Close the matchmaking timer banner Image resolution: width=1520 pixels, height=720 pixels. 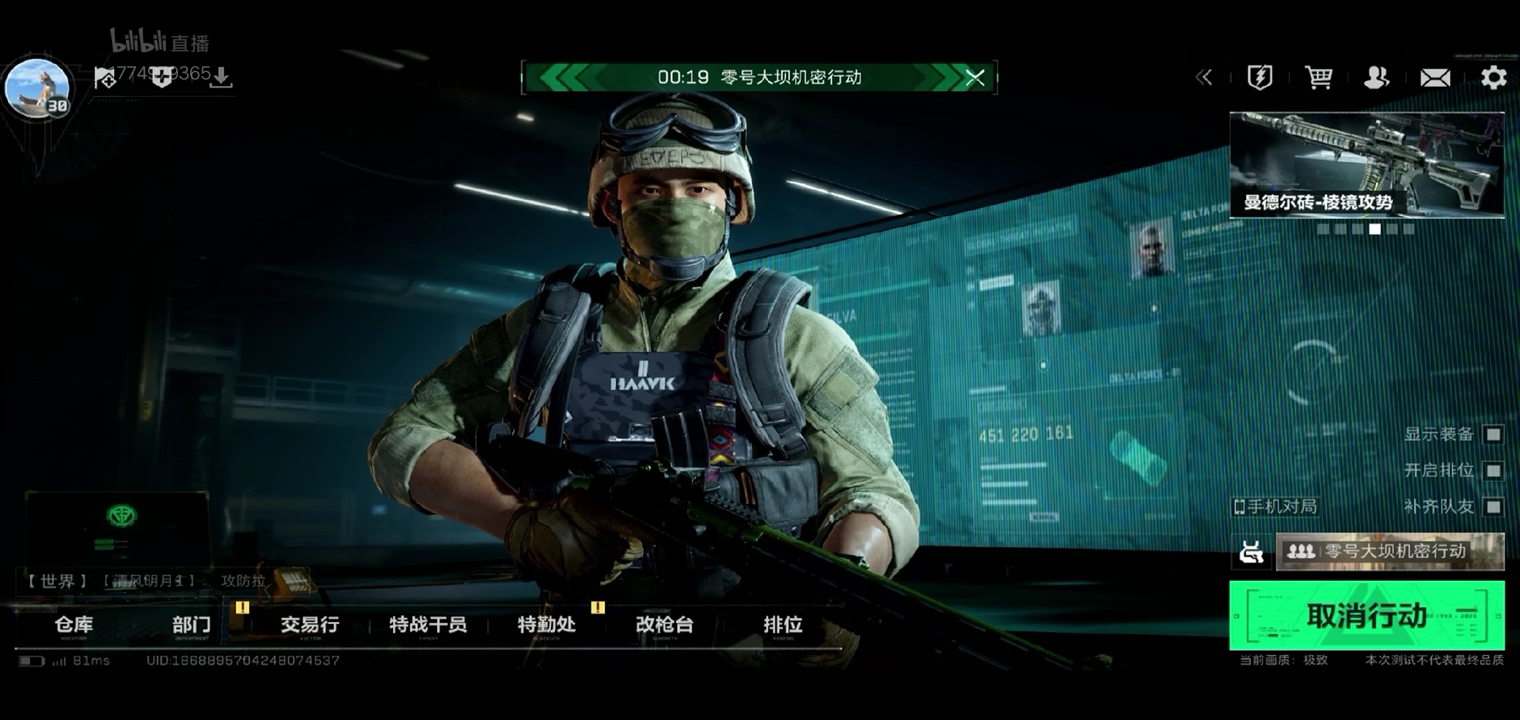point(975,78)
